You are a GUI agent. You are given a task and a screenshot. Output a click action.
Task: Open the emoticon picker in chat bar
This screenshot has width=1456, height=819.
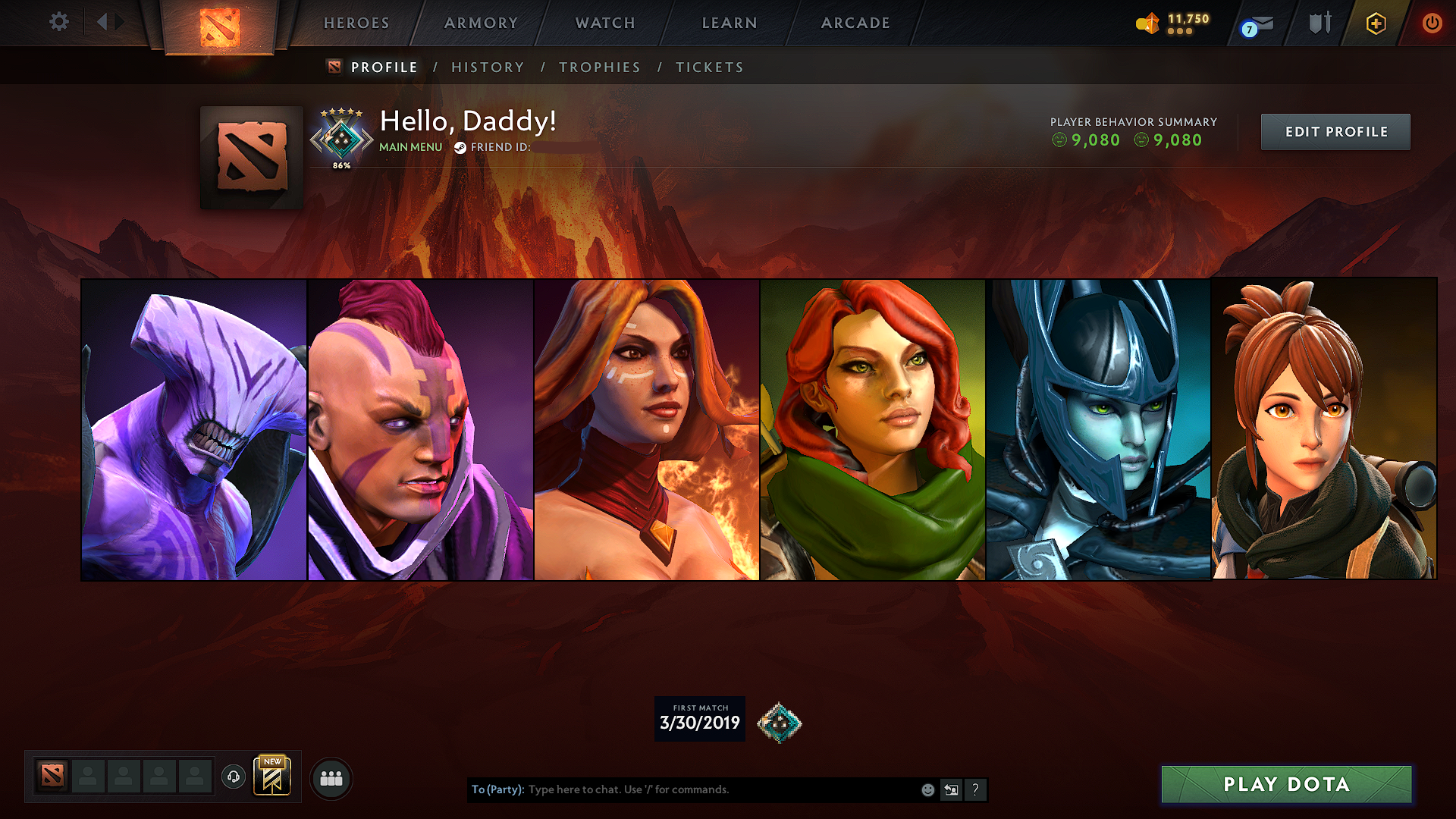927,789
